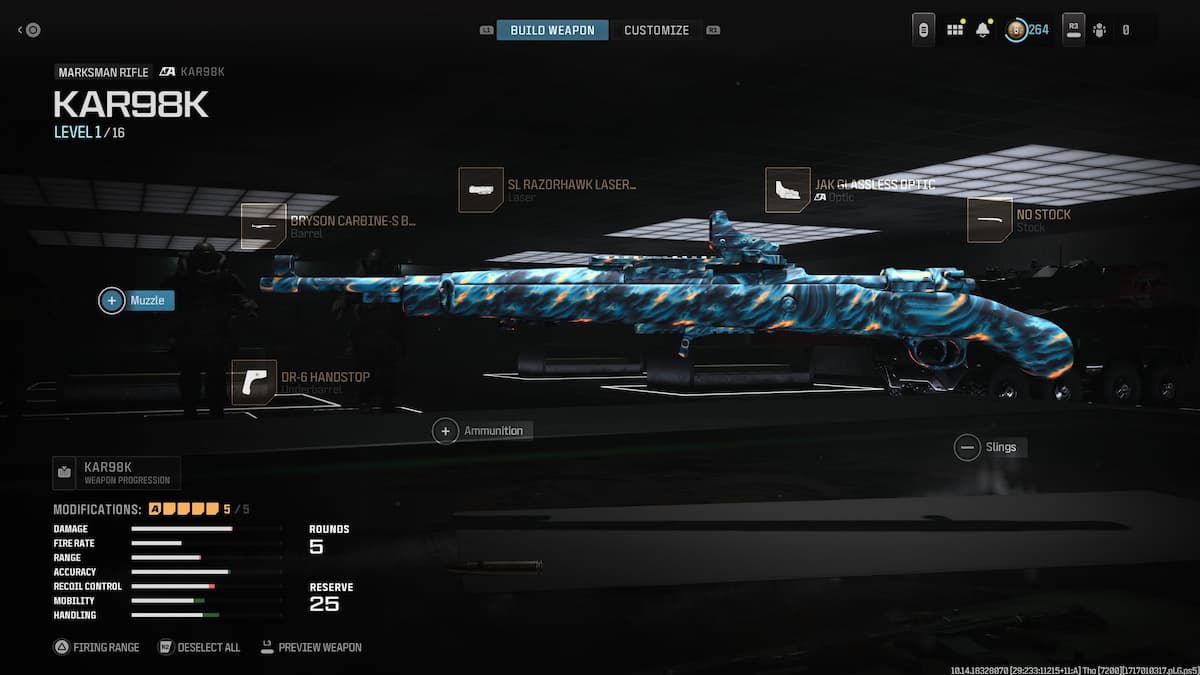Go back using the top-left arrow
1200x675 pixels.
[28, 30]
